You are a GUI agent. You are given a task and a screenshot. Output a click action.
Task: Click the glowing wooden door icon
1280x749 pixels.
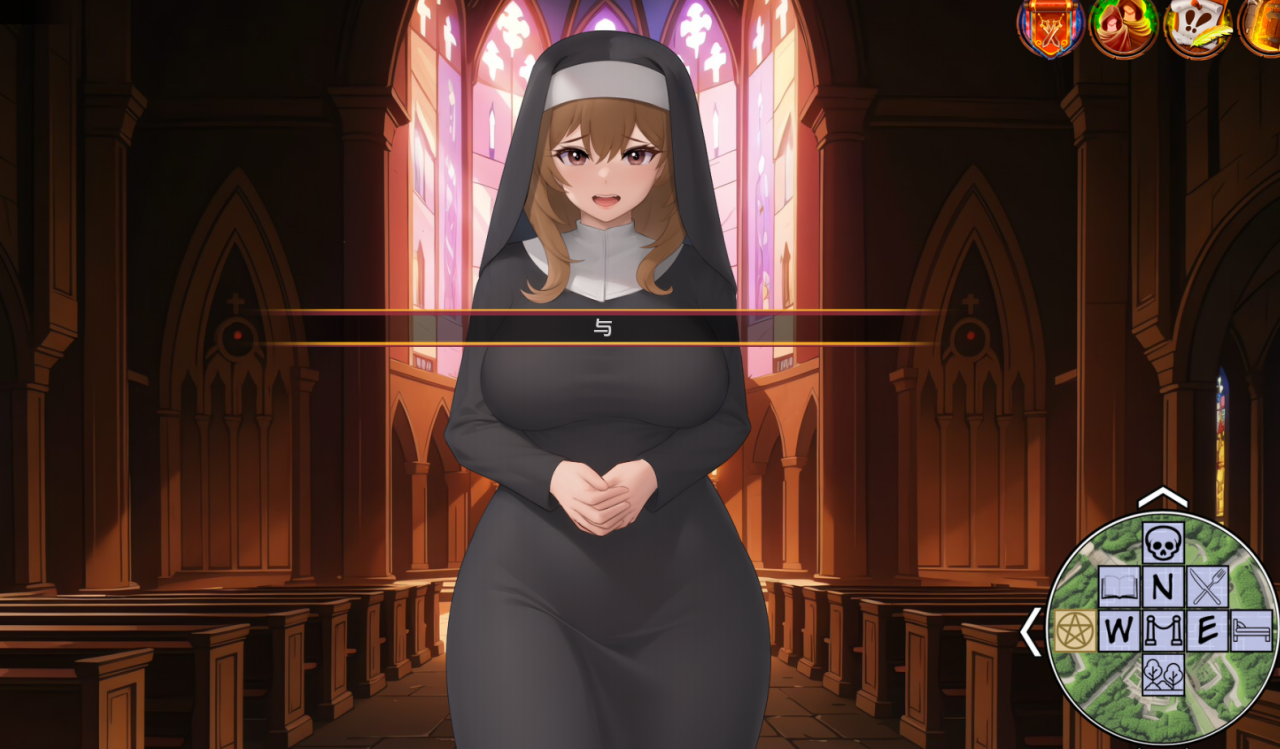pos(1262,25)
